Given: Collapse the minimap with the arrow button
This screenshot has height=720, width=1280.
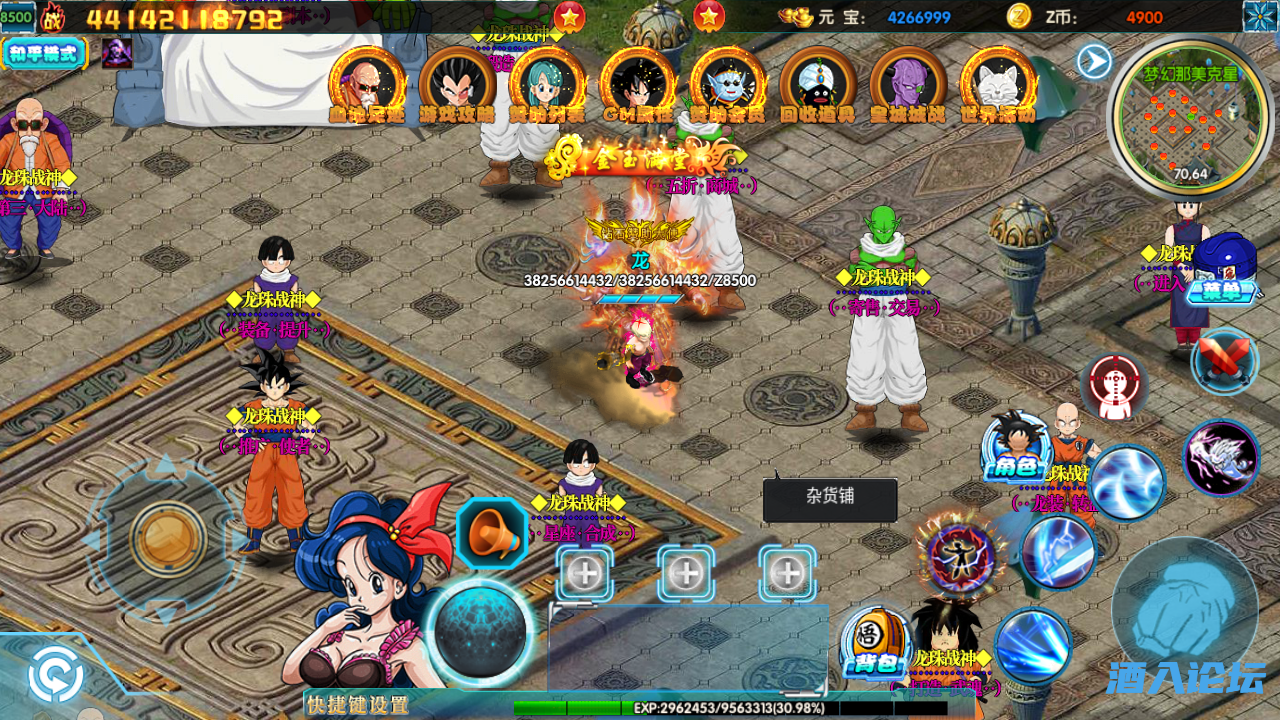Looking at the screenshot, I should (x=1094, y=62).
